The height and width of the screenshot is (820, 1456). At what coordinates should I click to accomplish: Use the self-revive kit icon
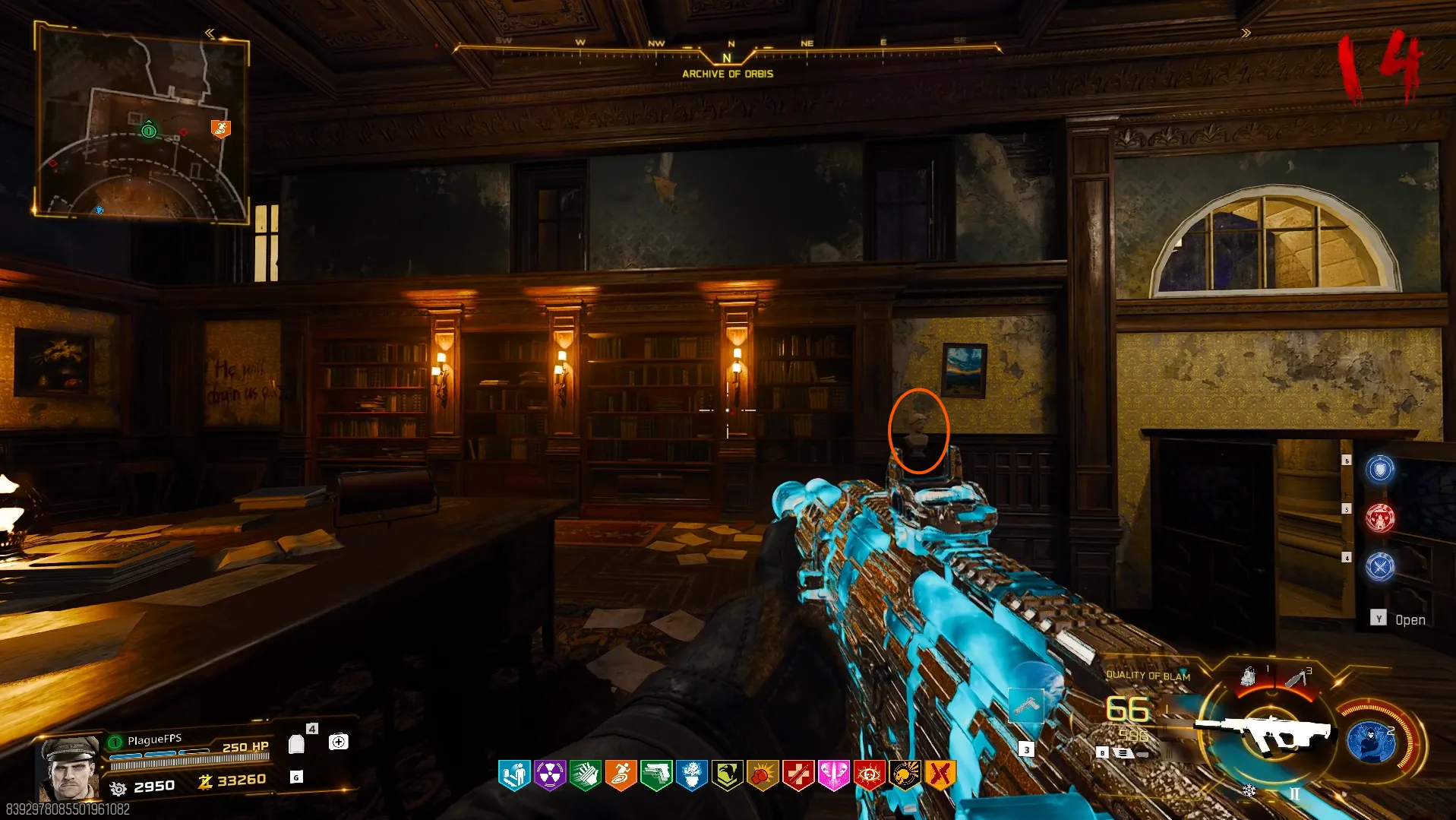[x=339, y=742]
